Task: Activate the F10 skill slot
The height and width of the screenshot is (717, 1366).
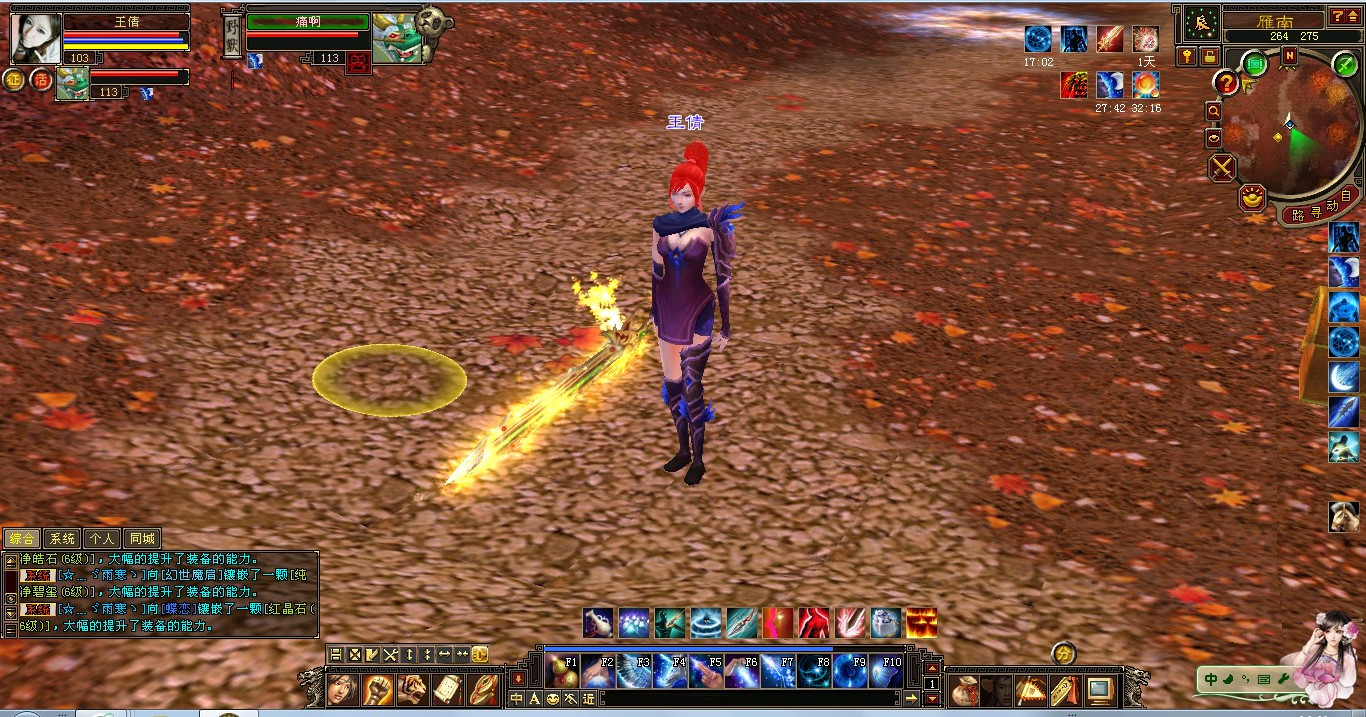Action: pyautogui.click(x=886, y=671)
